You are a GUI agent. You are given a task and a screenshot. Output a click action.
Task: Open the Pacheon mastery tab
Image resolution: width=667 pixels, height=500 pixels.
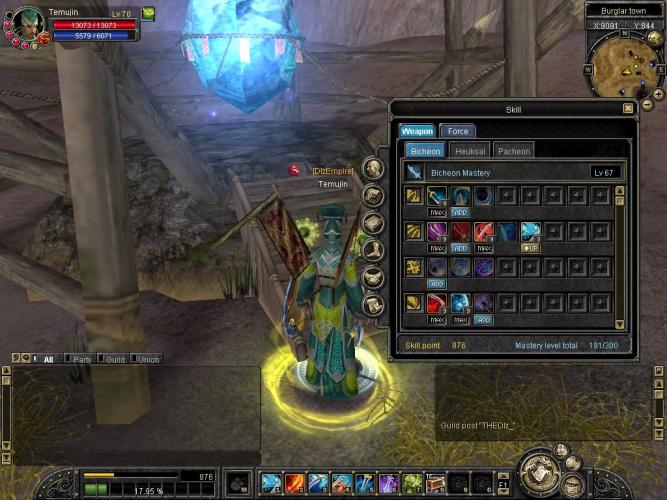point(513,151)
